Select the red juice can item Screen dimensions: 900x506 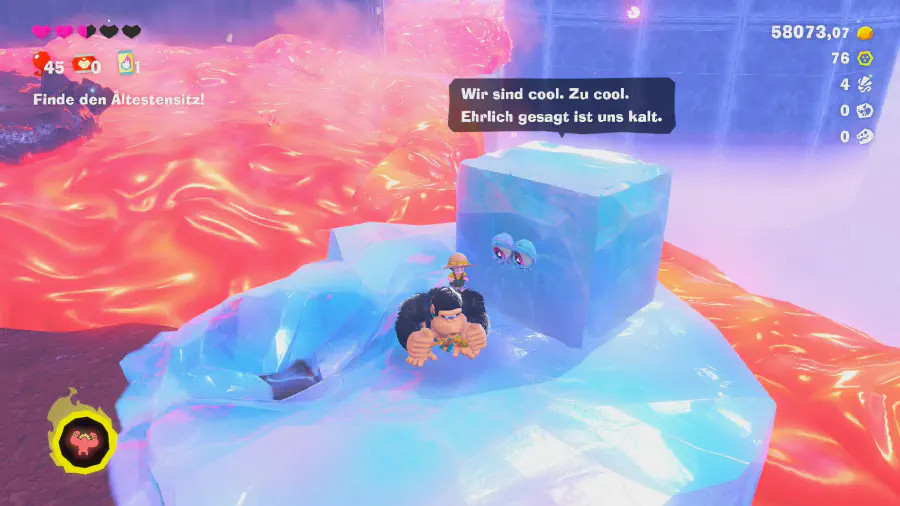tap(83, 65)
